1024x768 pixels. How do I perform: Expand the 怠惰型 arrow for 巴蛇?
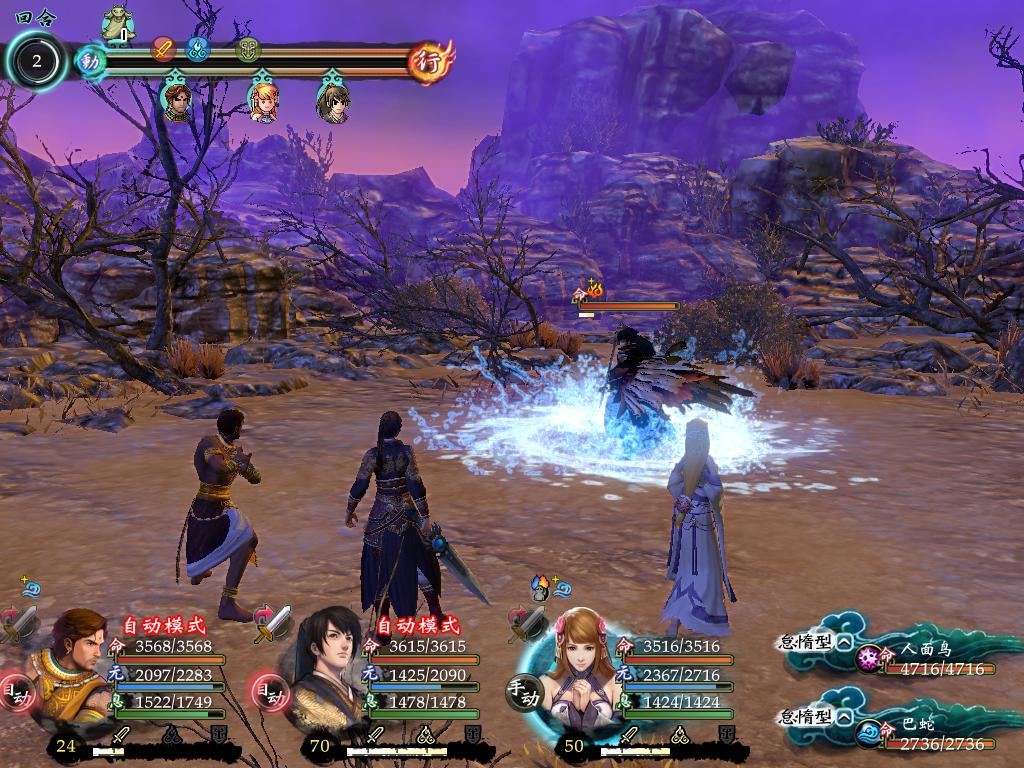[x=845, y=717]
